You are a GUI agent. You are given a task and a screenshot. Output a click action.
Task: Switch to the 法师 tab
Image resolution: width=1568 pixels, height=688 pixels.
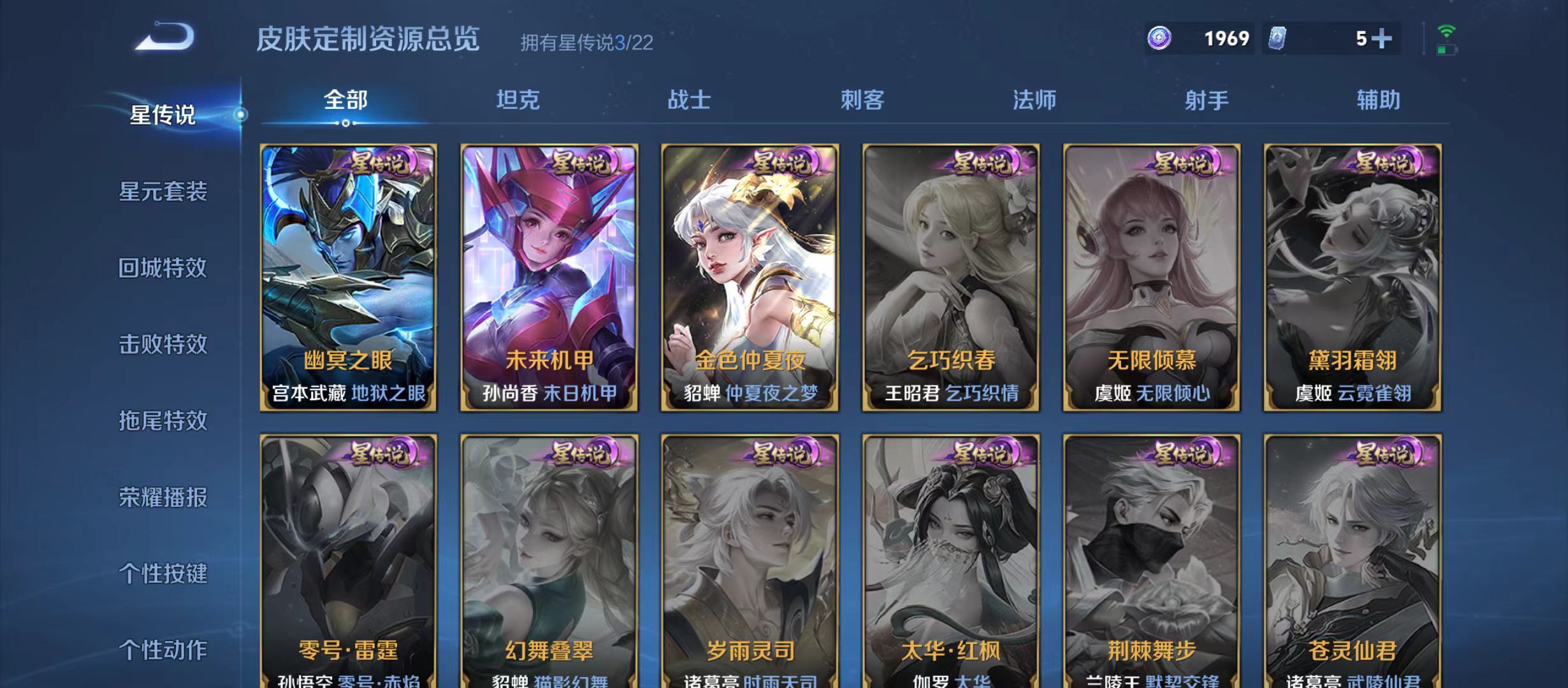1033,99
